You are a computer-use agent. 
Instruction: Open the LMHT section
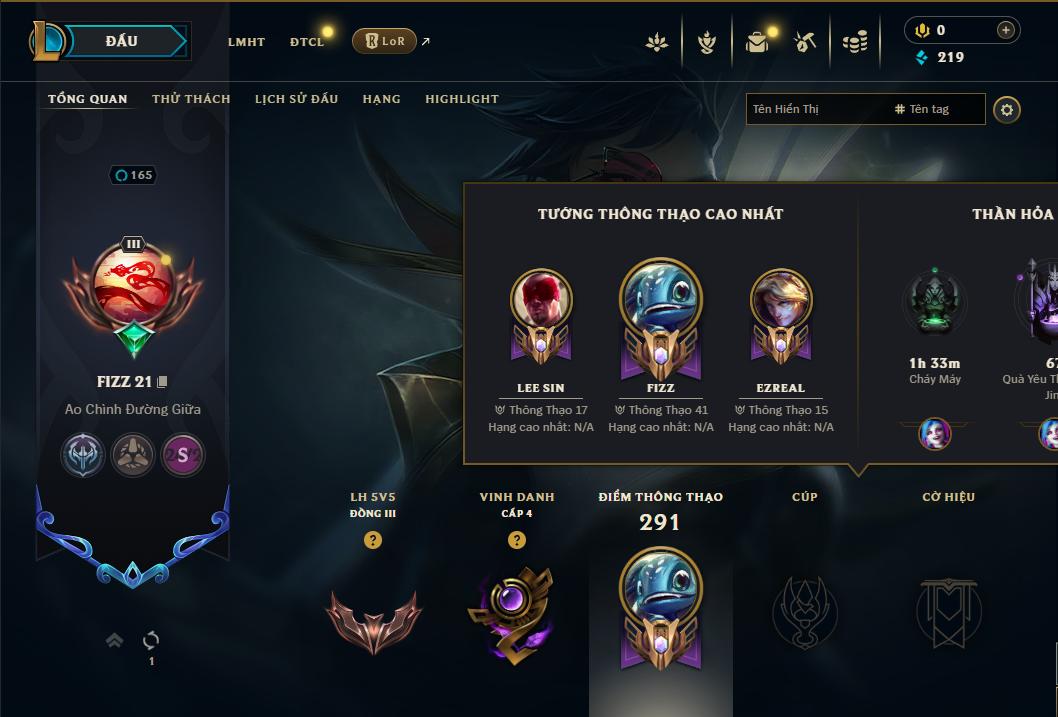pos(246,42)
